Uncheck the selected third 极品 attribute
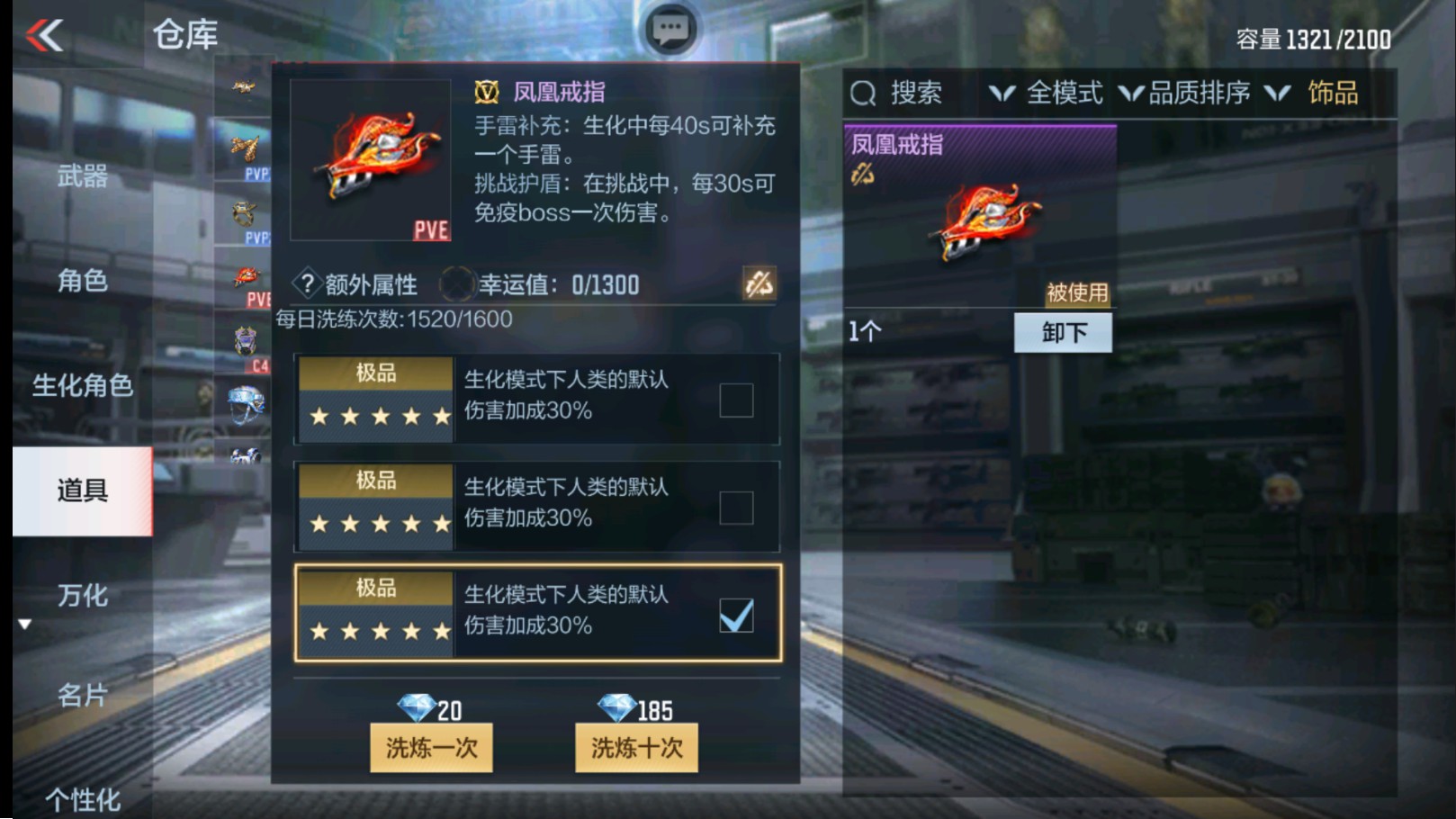This screenshot has width=1456, height=819. (735, 615)
